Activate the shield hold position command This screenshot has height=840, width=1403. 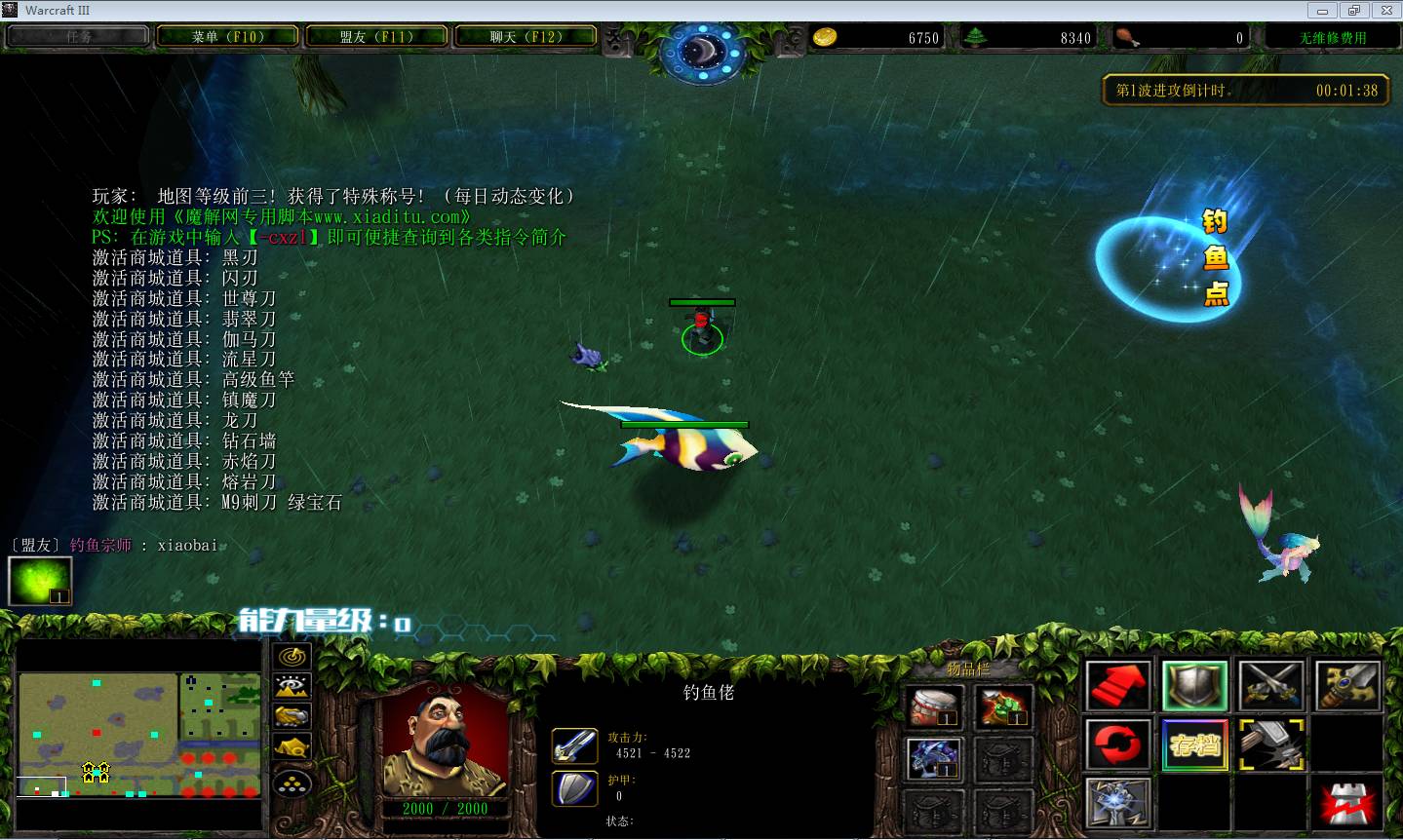pos(1194,685)
